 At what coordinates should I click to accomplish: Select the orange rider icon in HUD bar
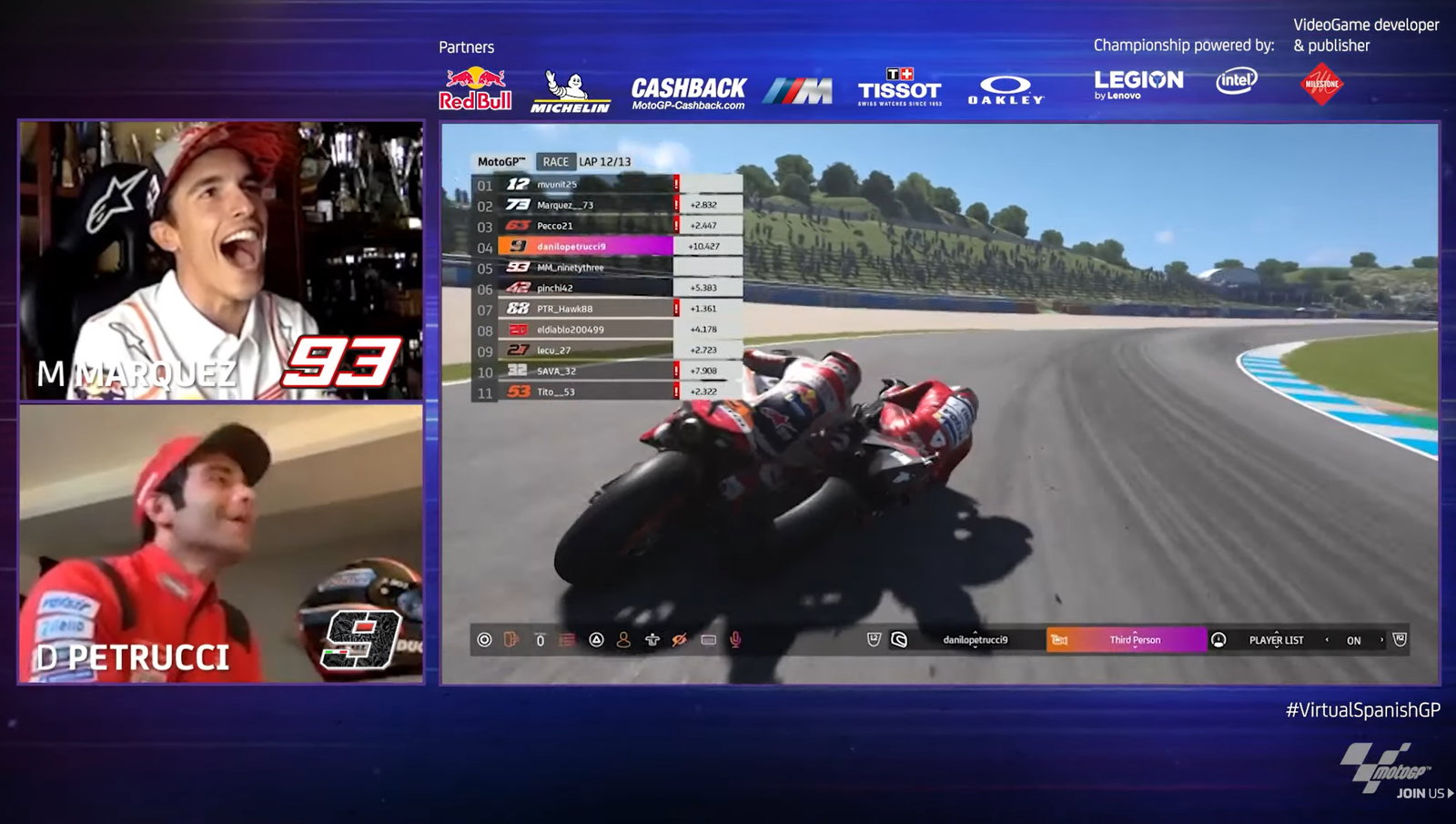point(623,640)
